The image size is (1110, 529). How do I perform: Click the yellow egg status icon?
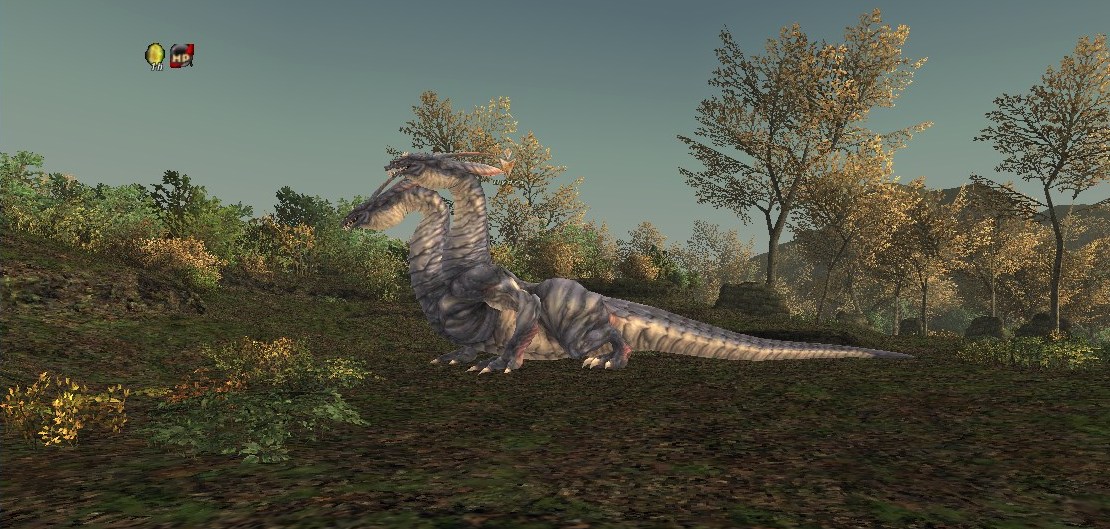pos(155,56)
